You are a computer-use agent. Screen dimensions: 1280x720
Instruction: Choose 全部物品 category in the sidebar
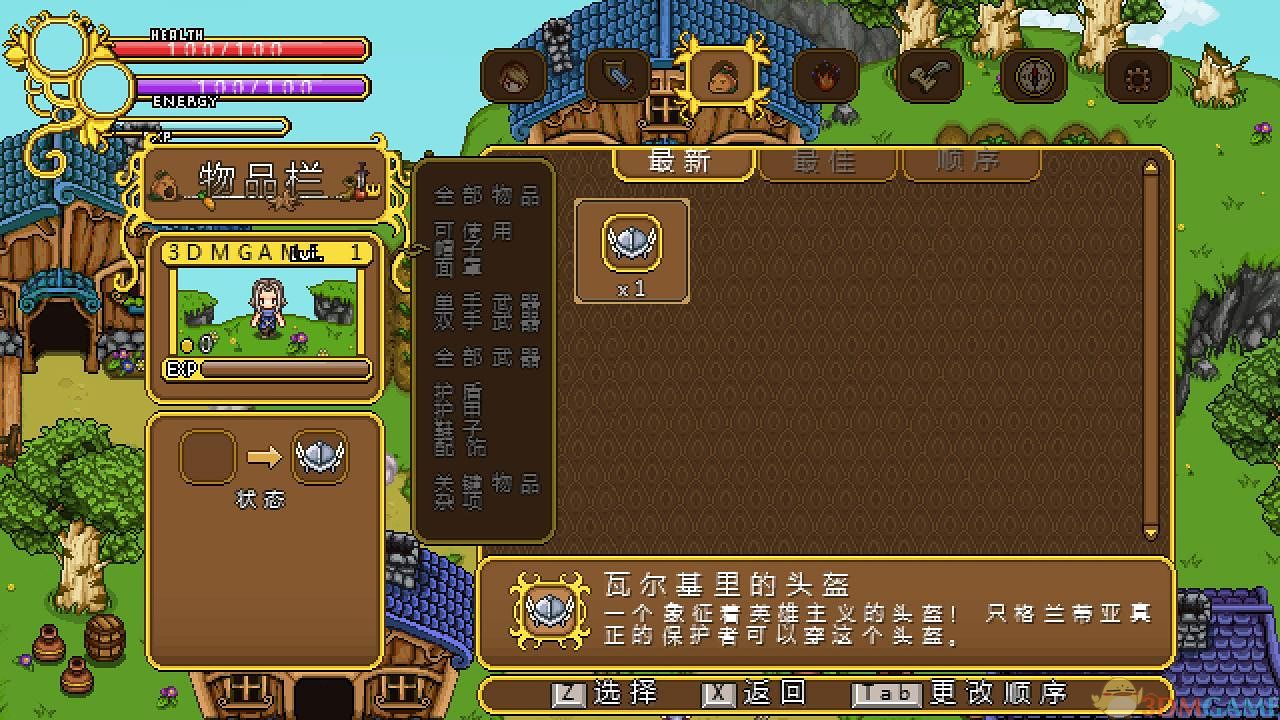tap(487, 196)
